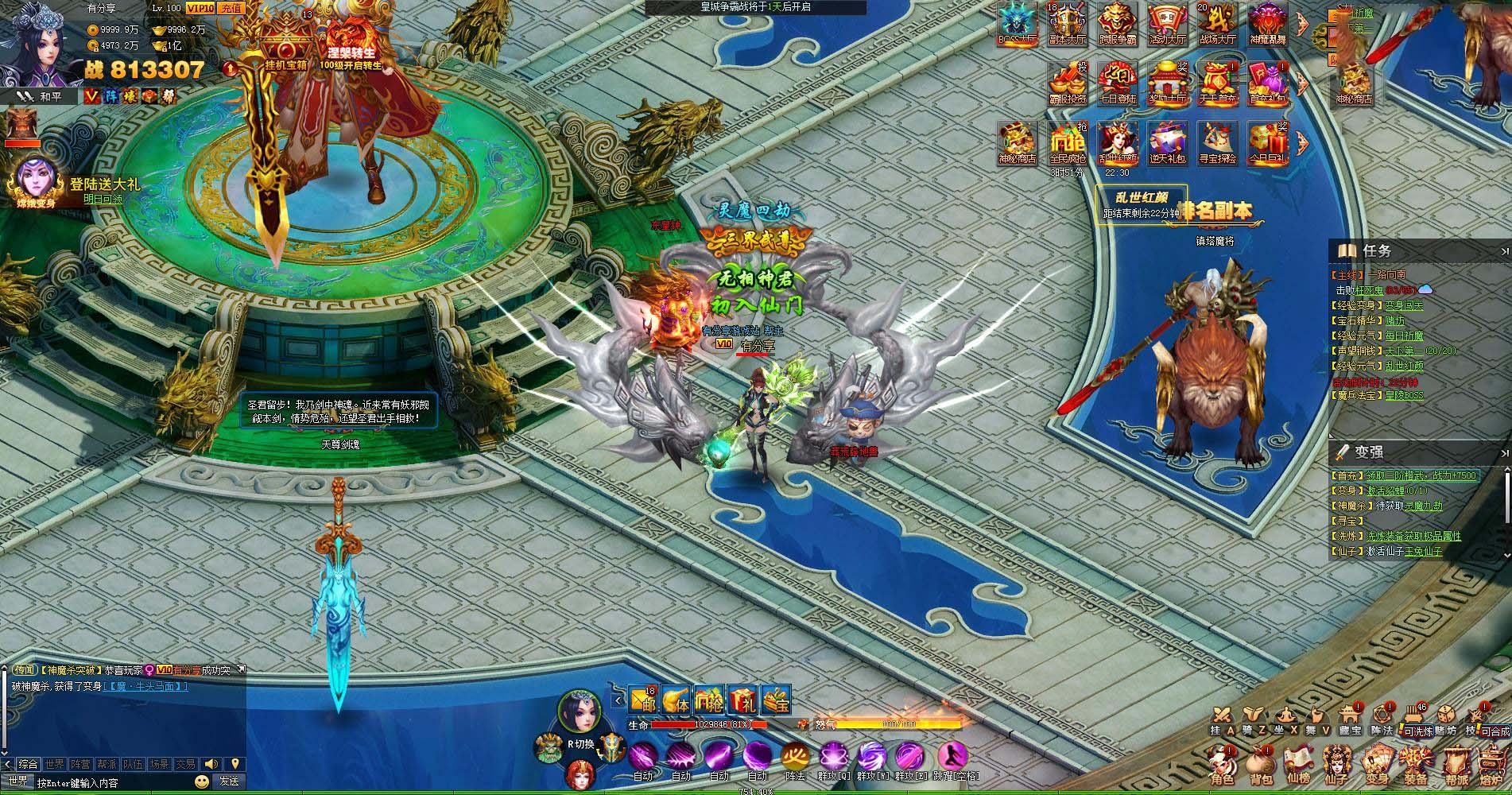Image resolution: width=1512 pixels, height=795 pixels.
Task: Open the 寻宝探险 treasure hunt icon
Action: click(1216, 143)
